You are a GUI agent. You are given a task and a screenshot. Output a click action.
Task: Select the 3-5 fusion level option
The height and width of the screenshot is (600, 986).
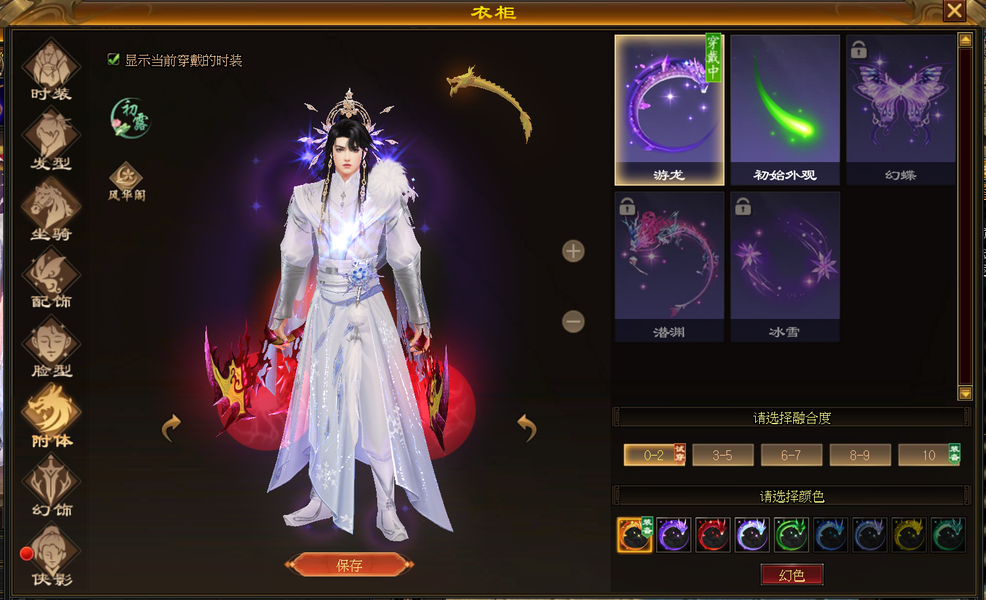(x=722, y=455)
